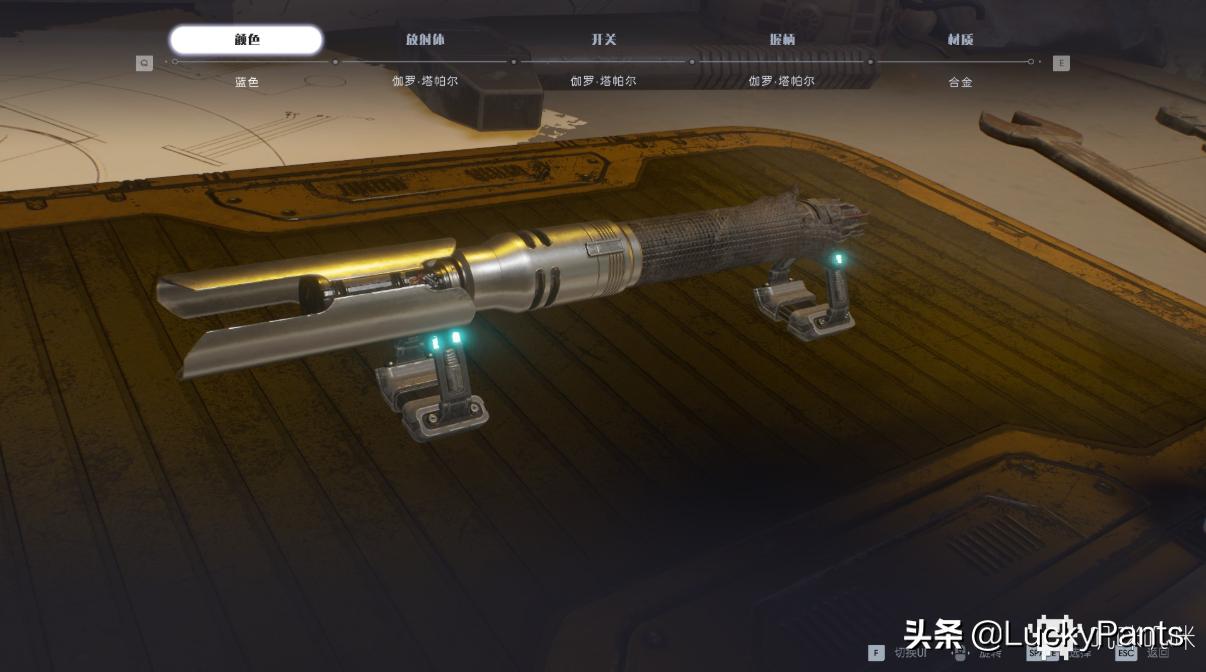Image resolution: width=1206 pixels, height=672 pixels.
Task: Open the 开关 (Switch) customization tab
Action: pos(603,40)
